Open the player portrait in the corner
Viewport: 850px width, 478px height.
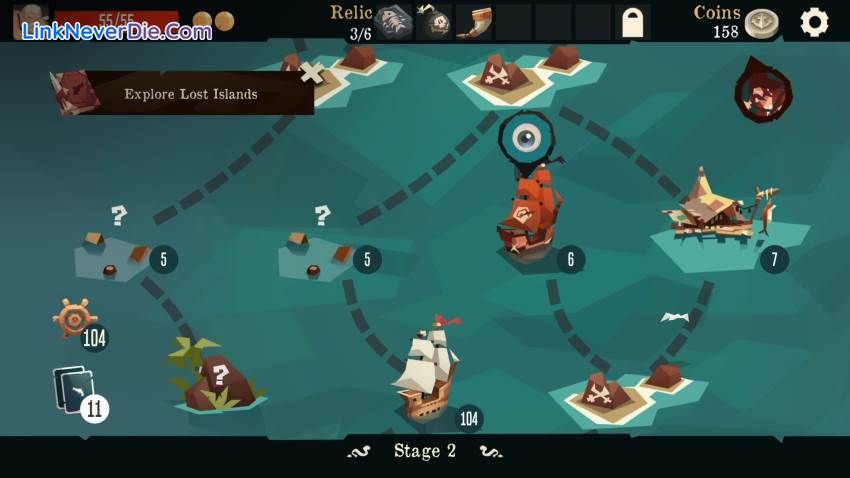pyautogui.click(x=30, y=22)
